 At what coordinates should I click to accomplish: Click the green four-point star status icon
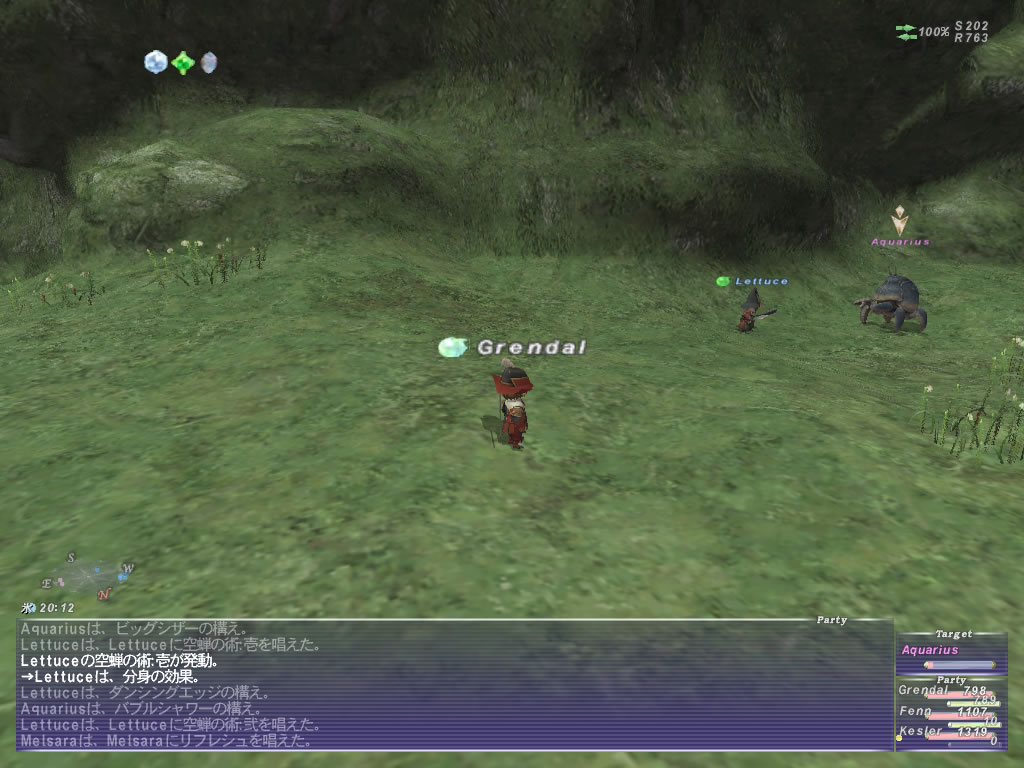[x=182, y=63]
